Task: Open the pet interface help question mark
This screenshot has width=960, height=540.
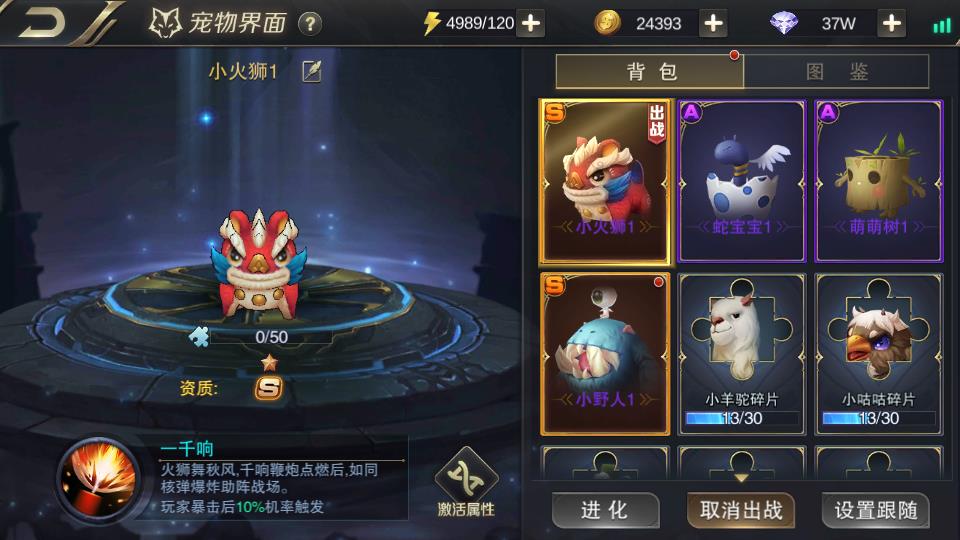Action: (x=310, y=23)
